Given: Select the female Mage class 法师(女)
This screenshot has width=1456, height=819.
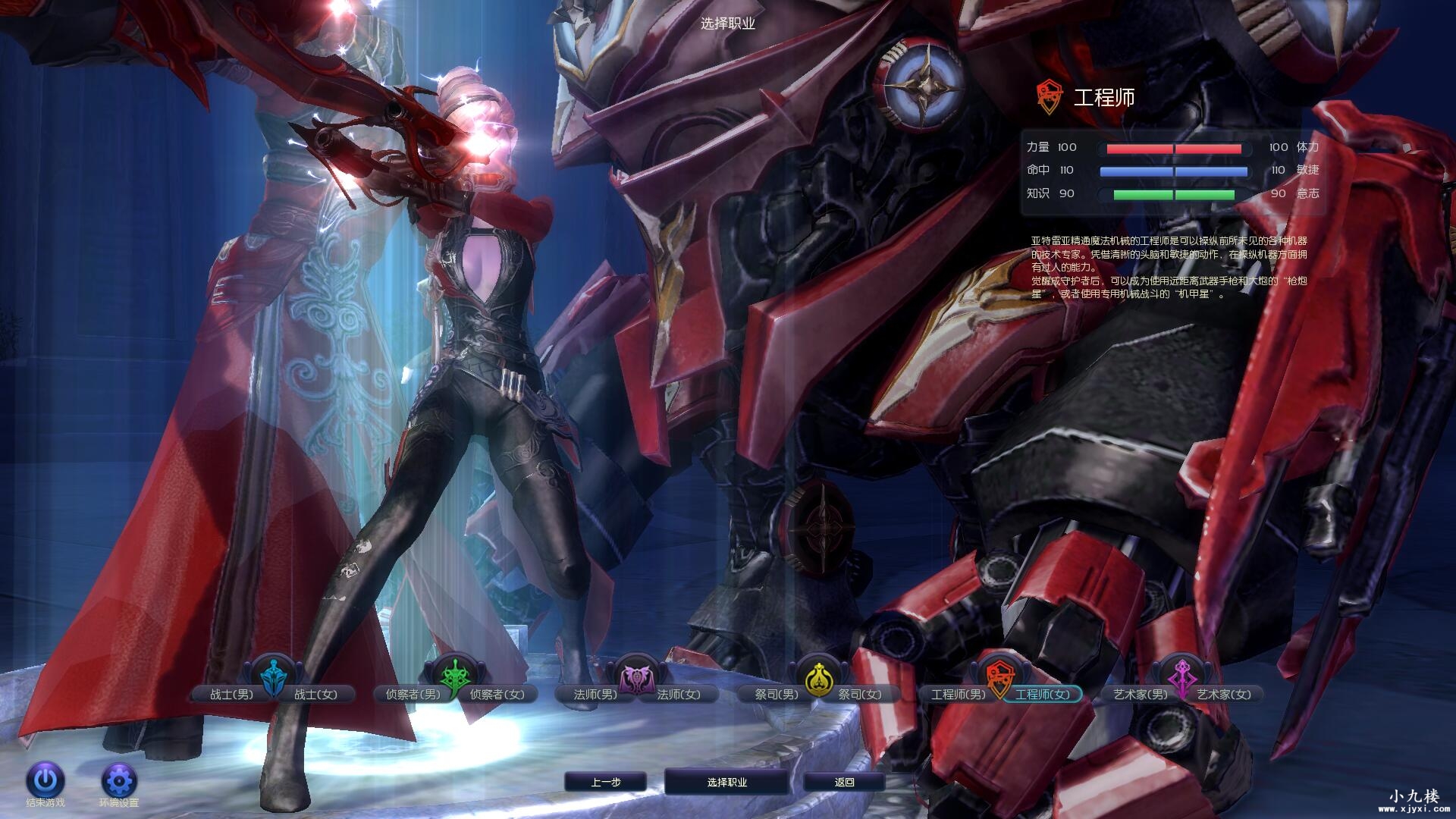Looking at the screenshot, I should click(x=679, y=694).
